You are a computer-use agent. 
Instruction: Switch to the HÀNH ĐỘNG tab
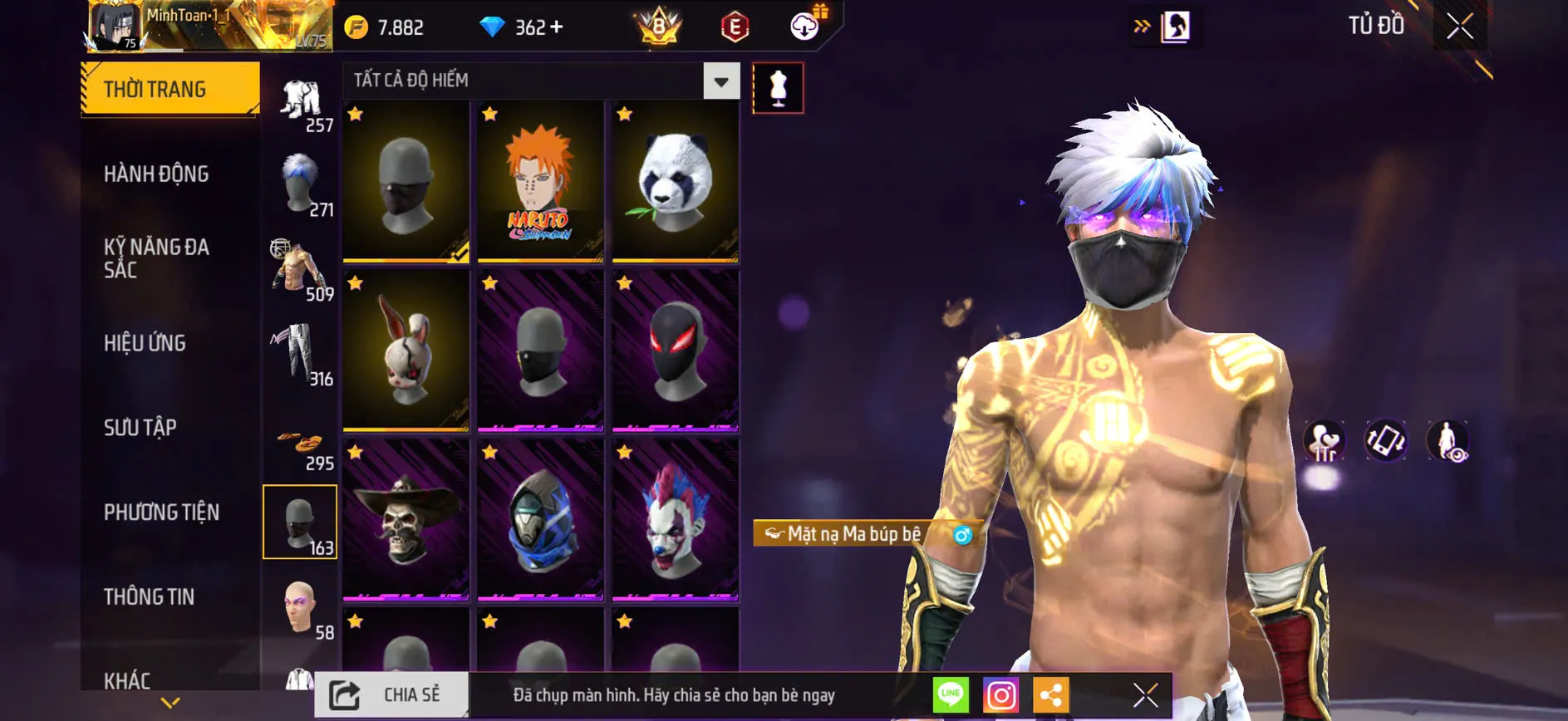(156, 174)
